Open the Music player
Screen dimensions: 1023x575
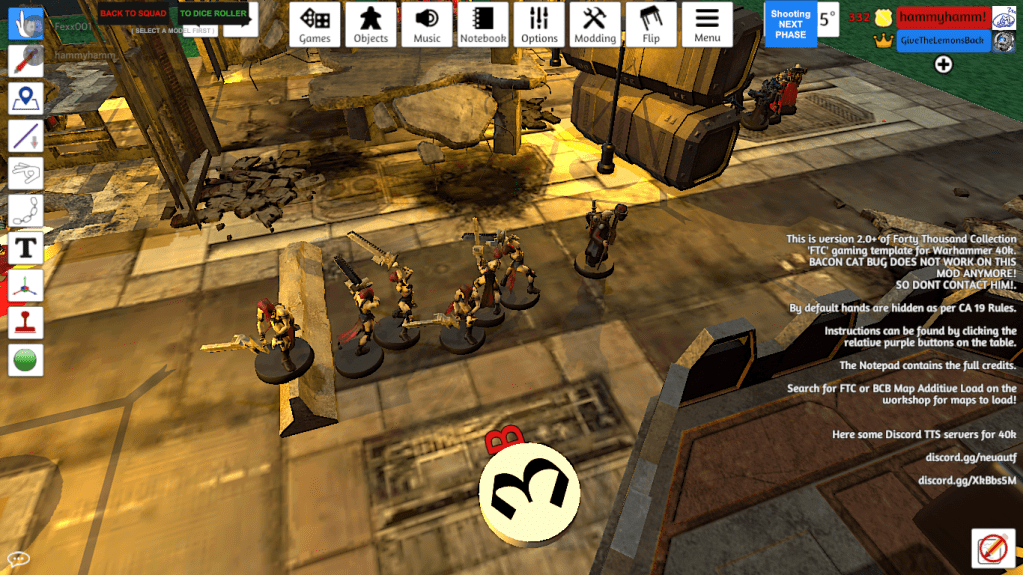pos(427,24)
